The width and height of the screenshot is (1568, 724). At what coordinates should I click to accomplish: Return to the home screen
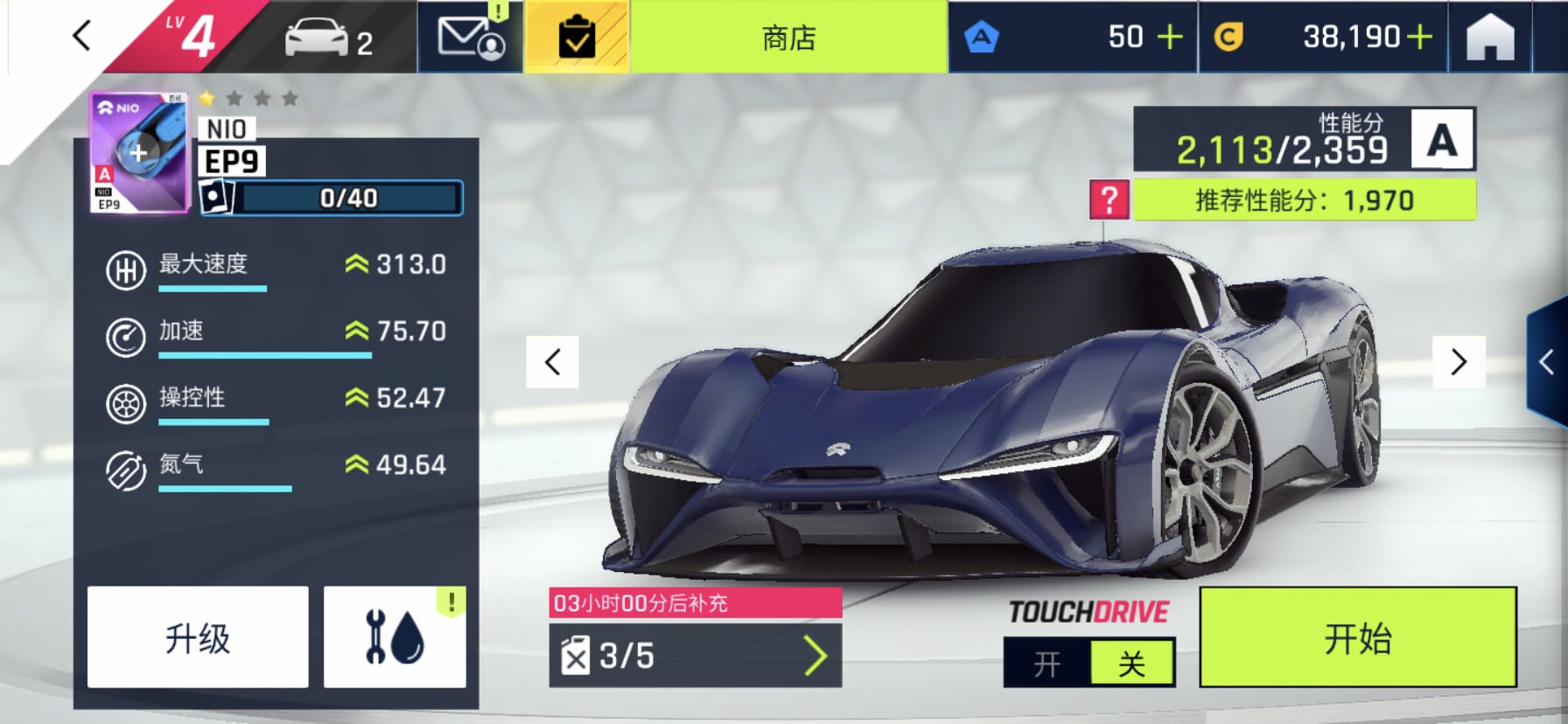tap(1489, 38)
